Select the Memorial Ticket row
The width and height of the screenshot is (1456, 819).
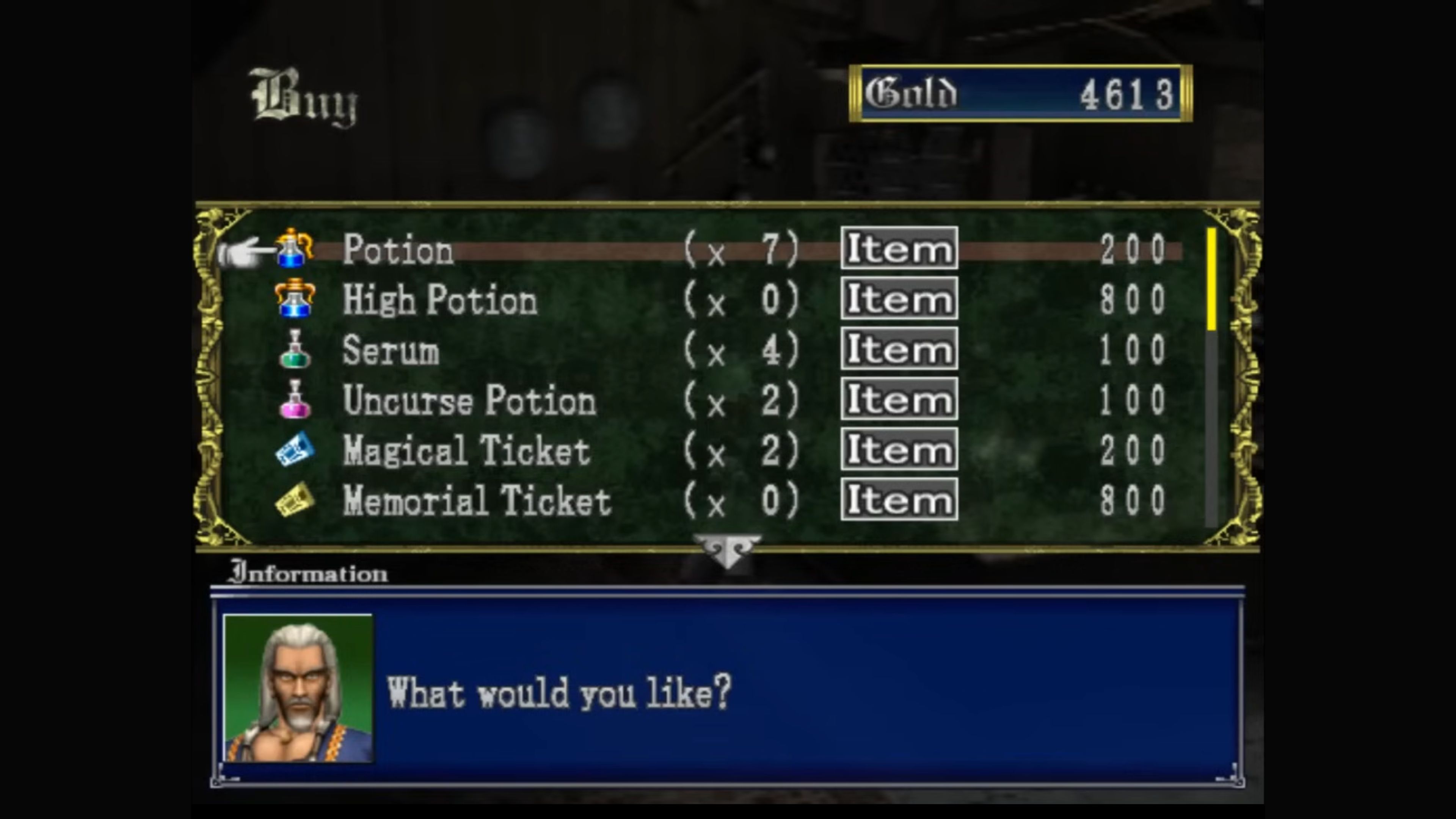tap(477, 501)
